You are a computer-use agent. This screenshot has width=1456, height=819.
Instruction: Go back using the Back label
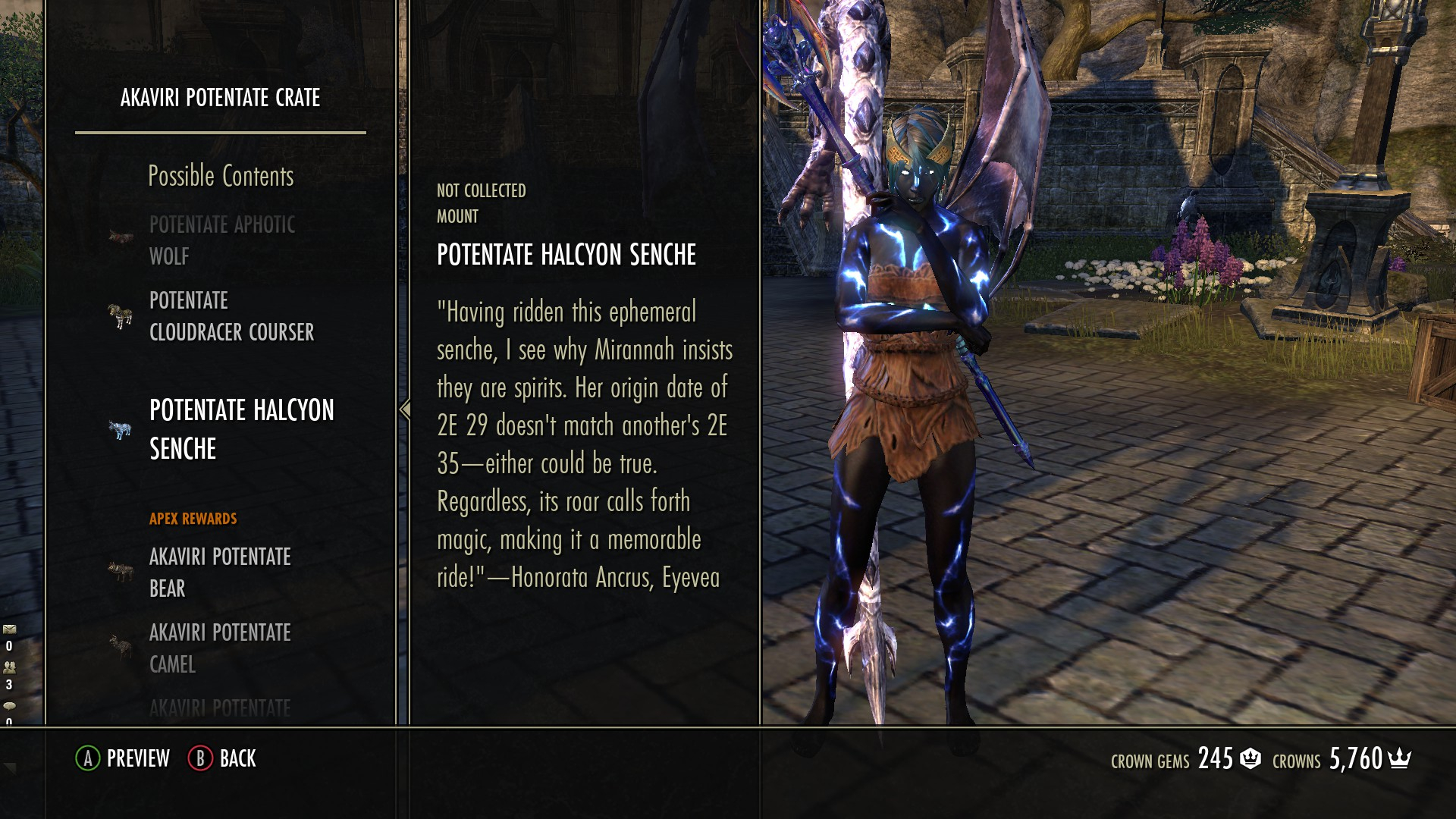(x=237, y=758)
